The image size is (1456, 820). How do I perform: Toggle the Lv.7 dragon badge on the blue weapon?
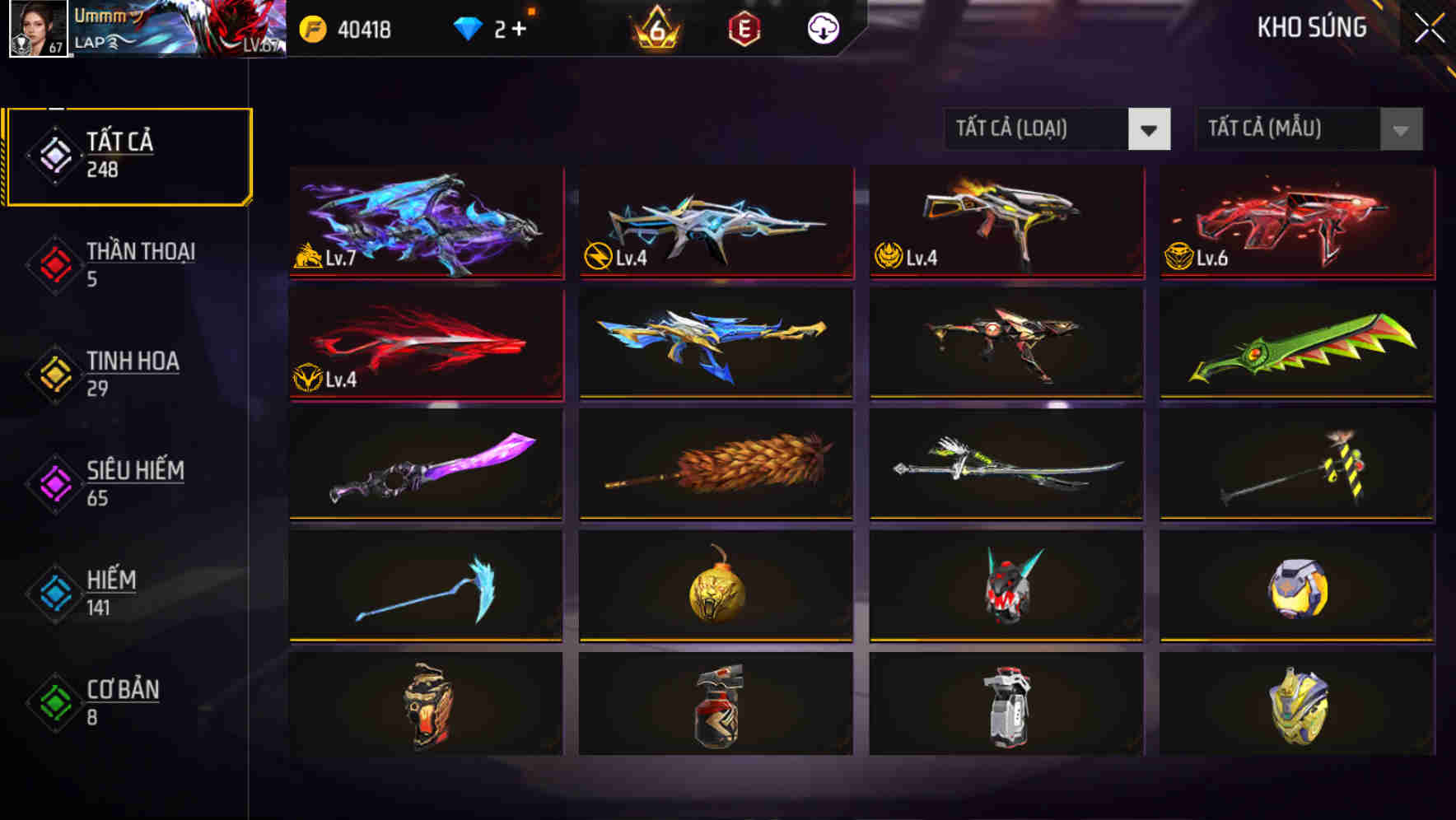pos(310,259)
